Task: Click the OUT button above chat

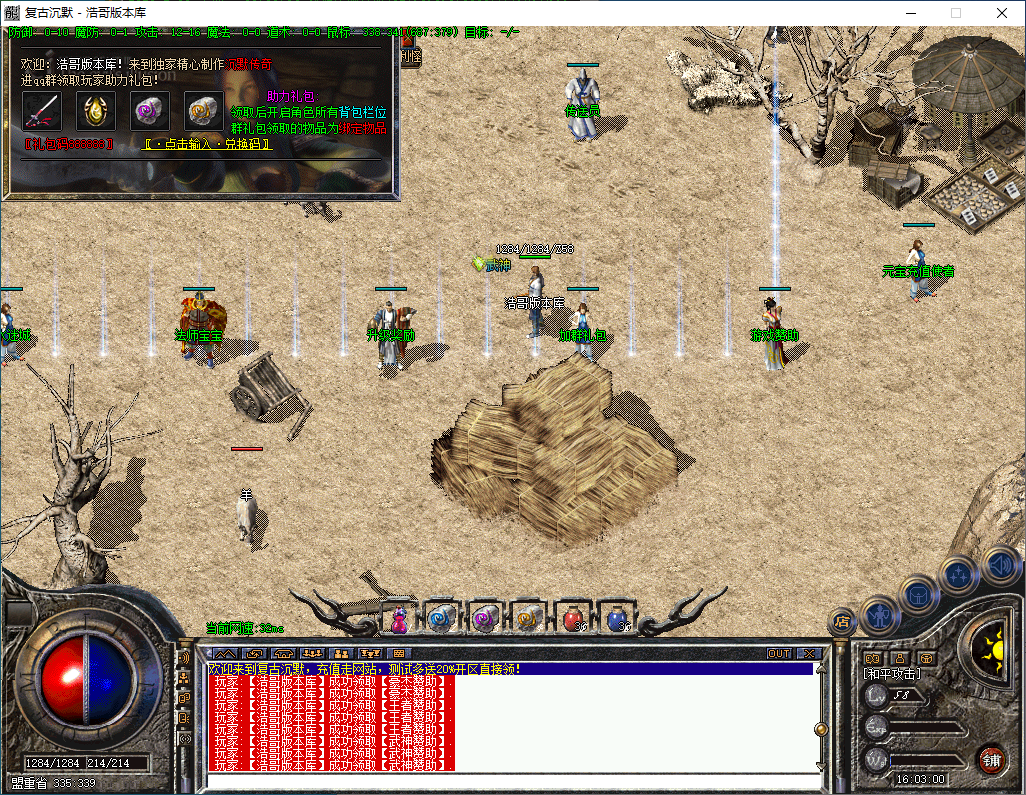Action: (x=779, y=653)
